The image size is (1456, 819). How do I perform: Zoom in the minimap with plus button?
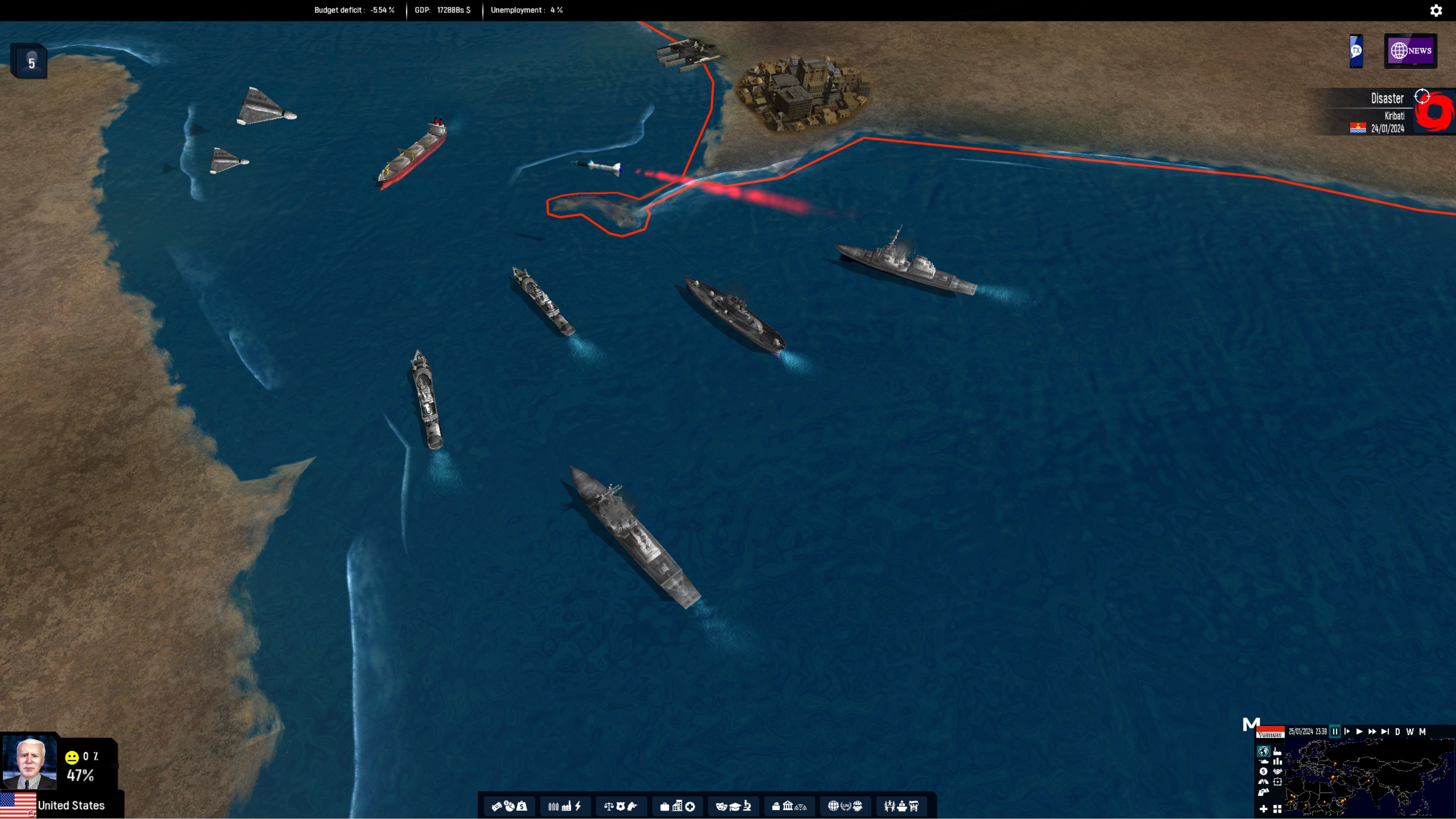click(x=1263, y=809)
